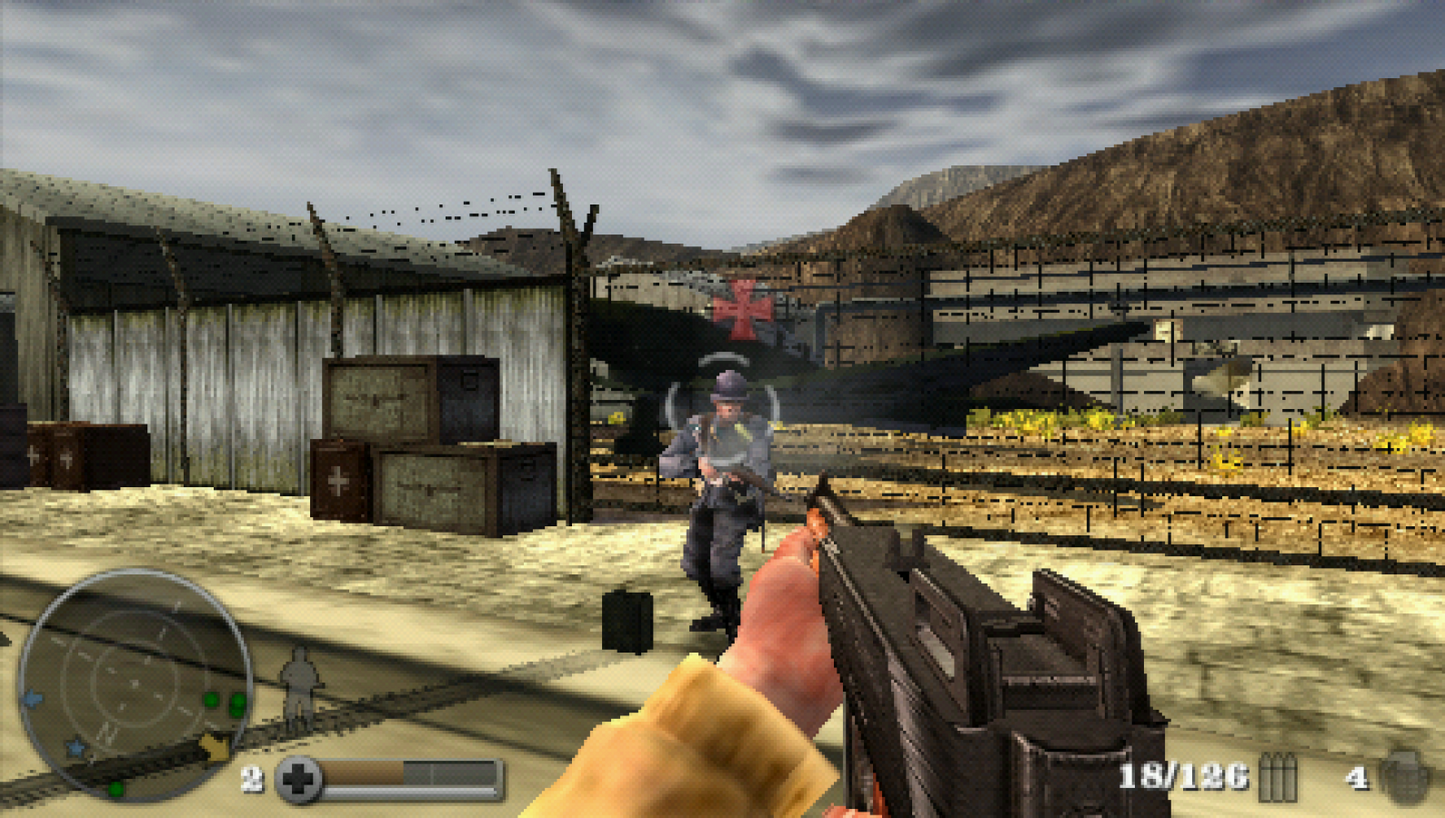Click the green dot below the minimap ring

[x=115, y=789]
